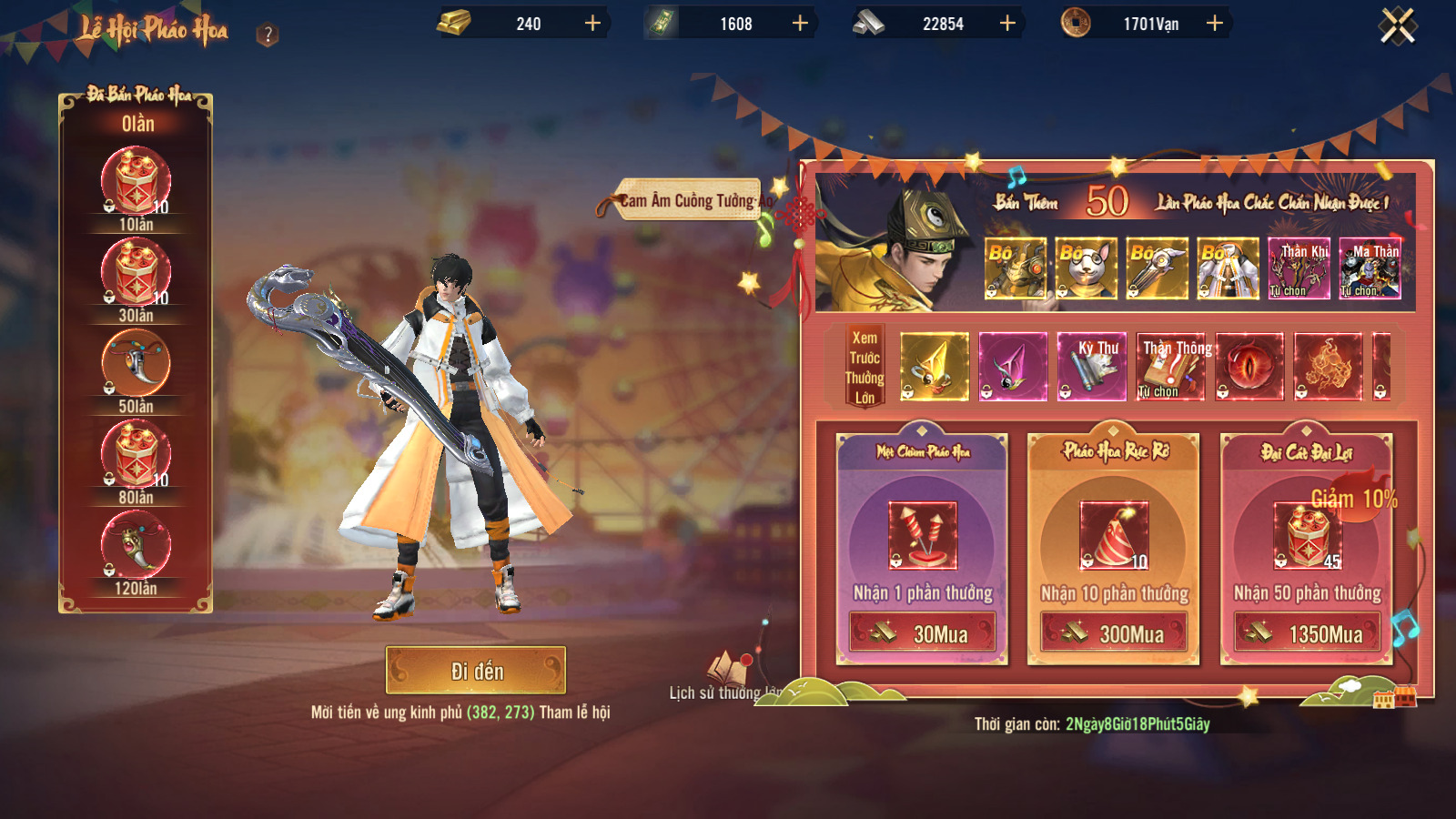Buy fifty fireworks for 1350
1456x819 pixels.
coord(1308,632)
